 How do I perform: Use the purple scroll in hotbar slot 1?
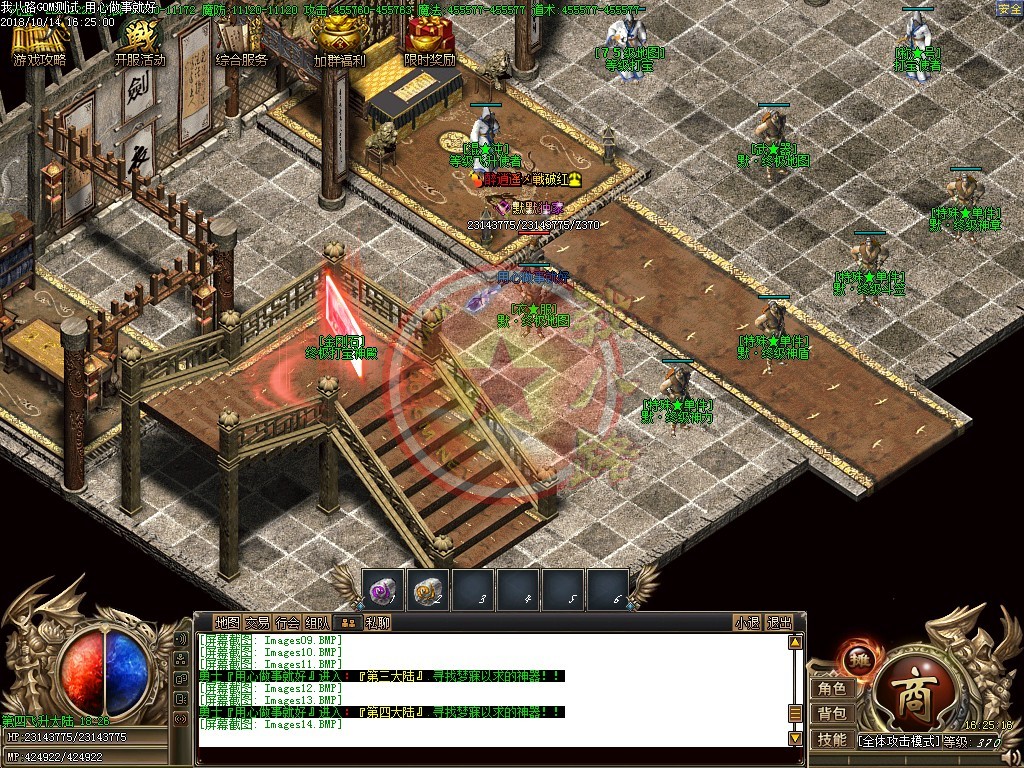click(x=381, y=591)
